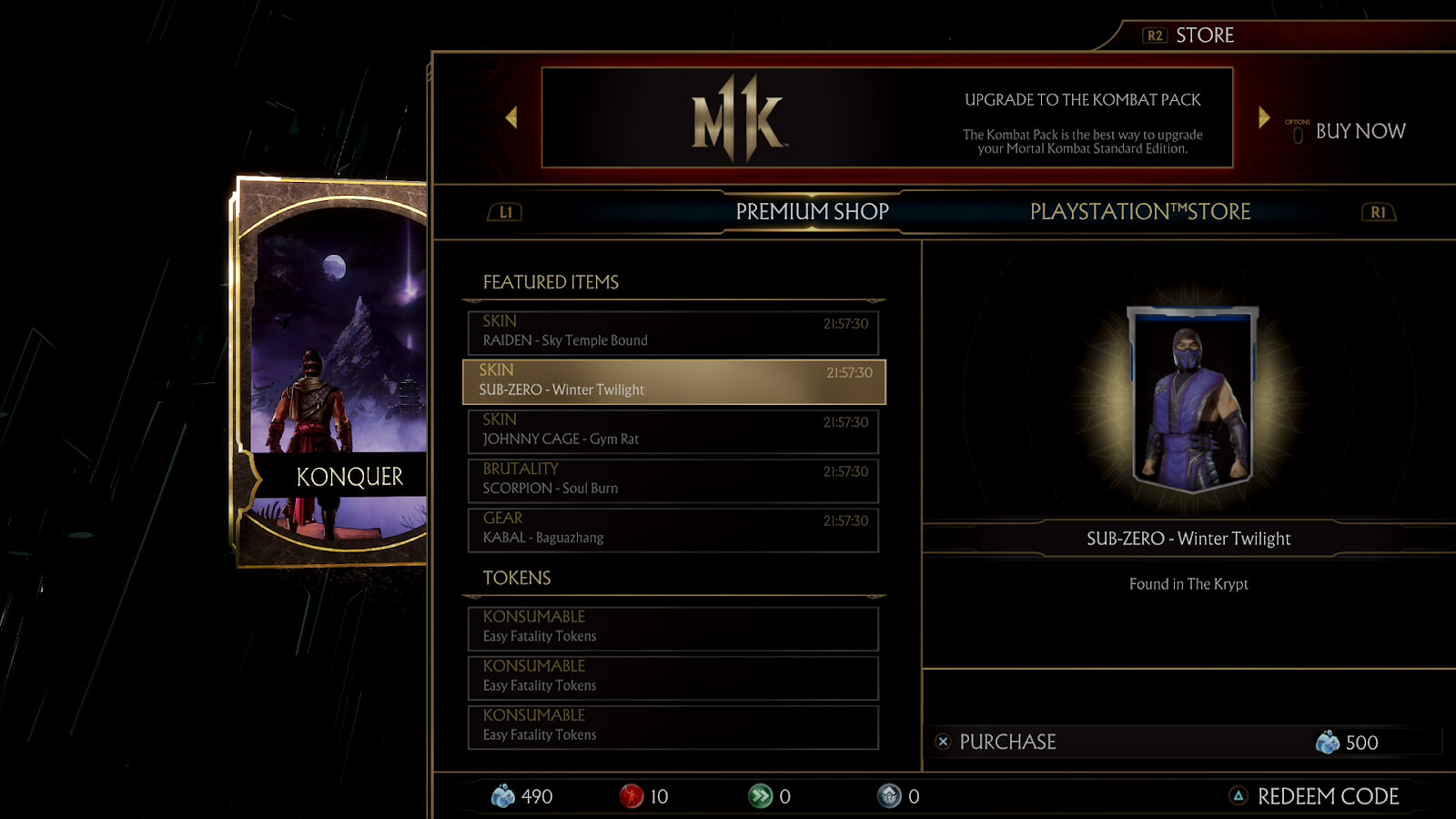Open the PlayStation Store tab
This screenshot has width=1456, height=819.
point(1139,212)
